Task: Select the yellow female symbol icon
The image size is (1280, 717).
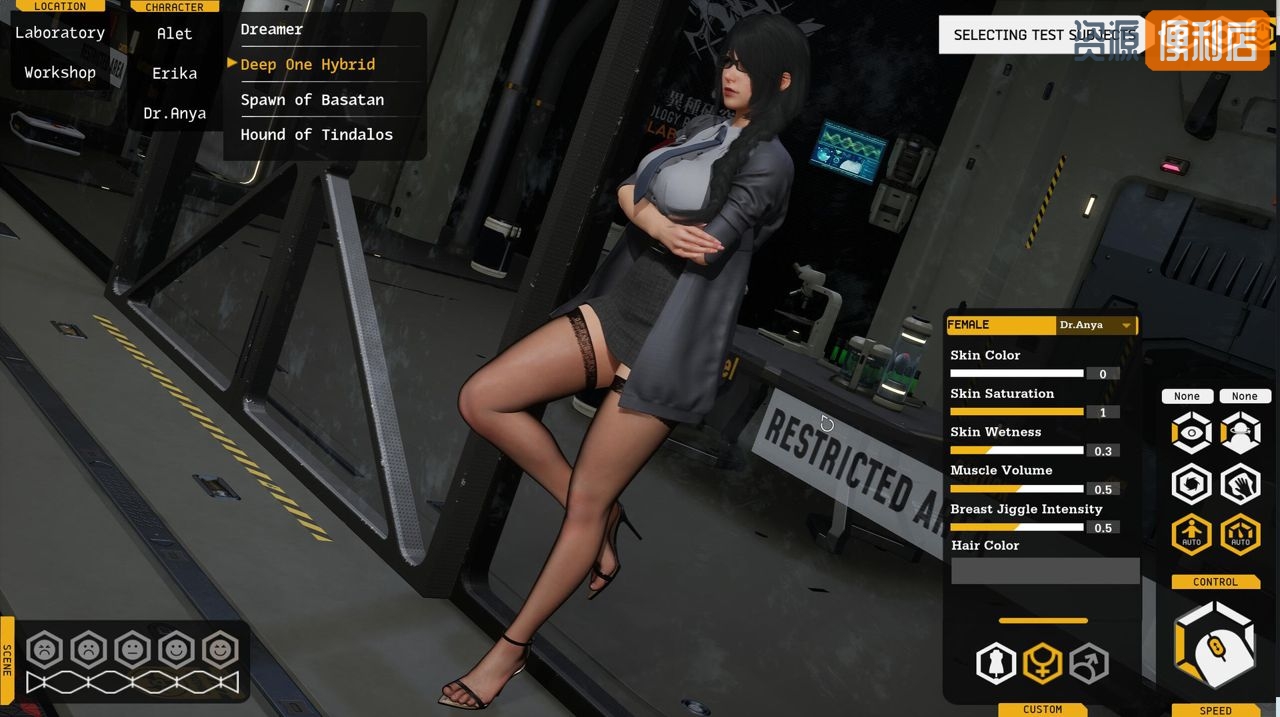Action: [x=1042, y=663]
